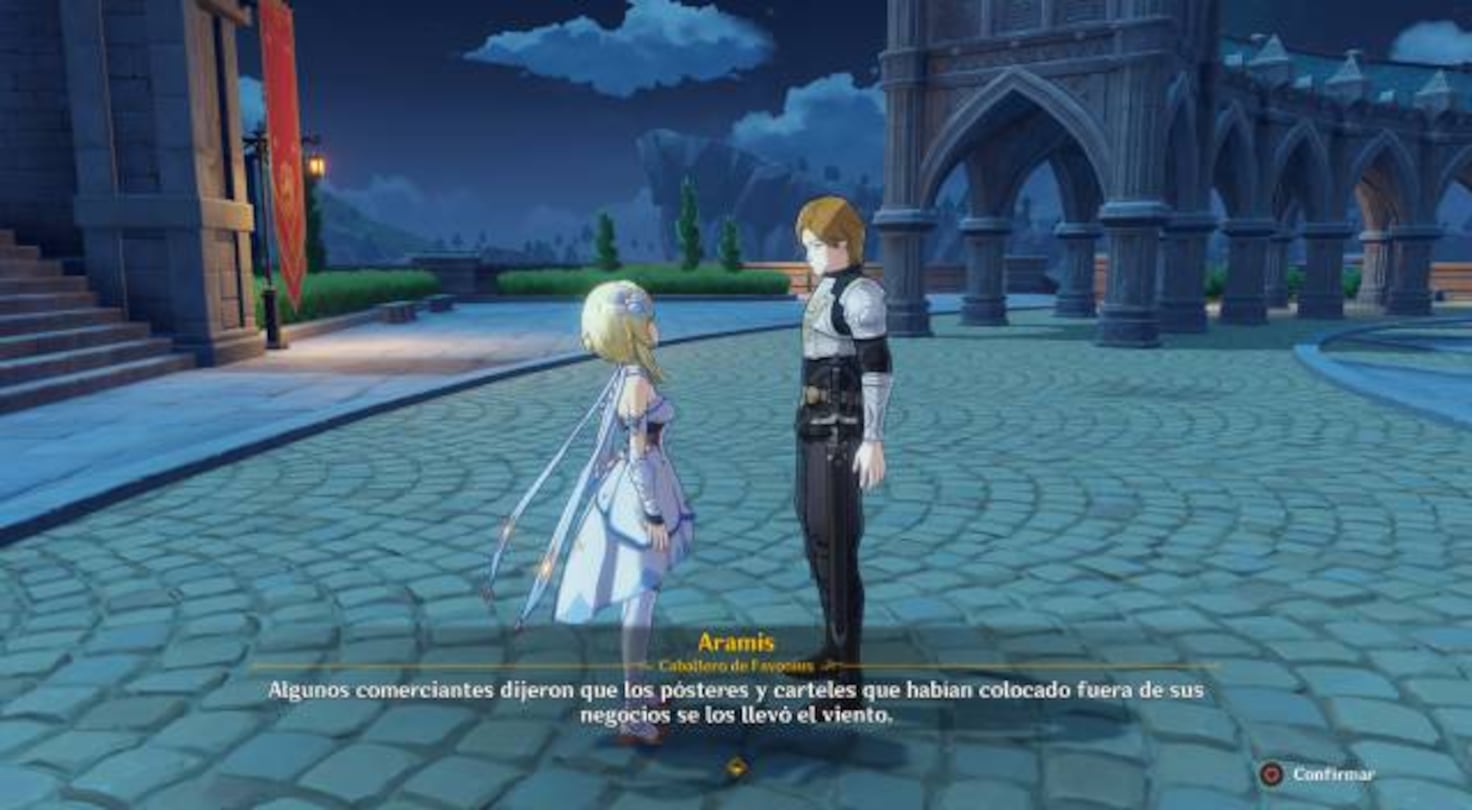Advance dialogue via the yellow diamond continue indicator

736,767
